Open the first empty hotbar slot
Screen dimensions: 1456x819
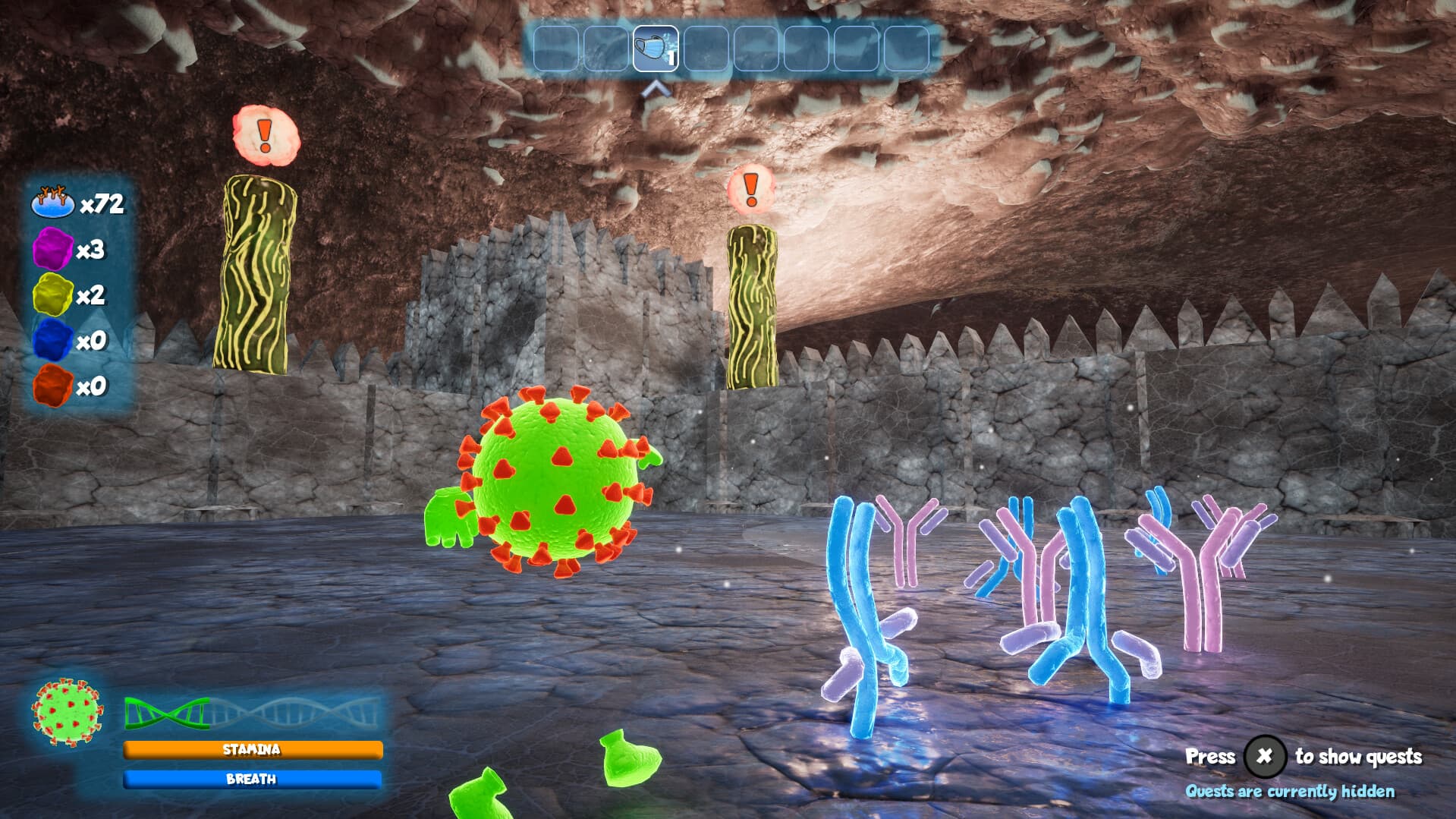[x=556, y=50]
